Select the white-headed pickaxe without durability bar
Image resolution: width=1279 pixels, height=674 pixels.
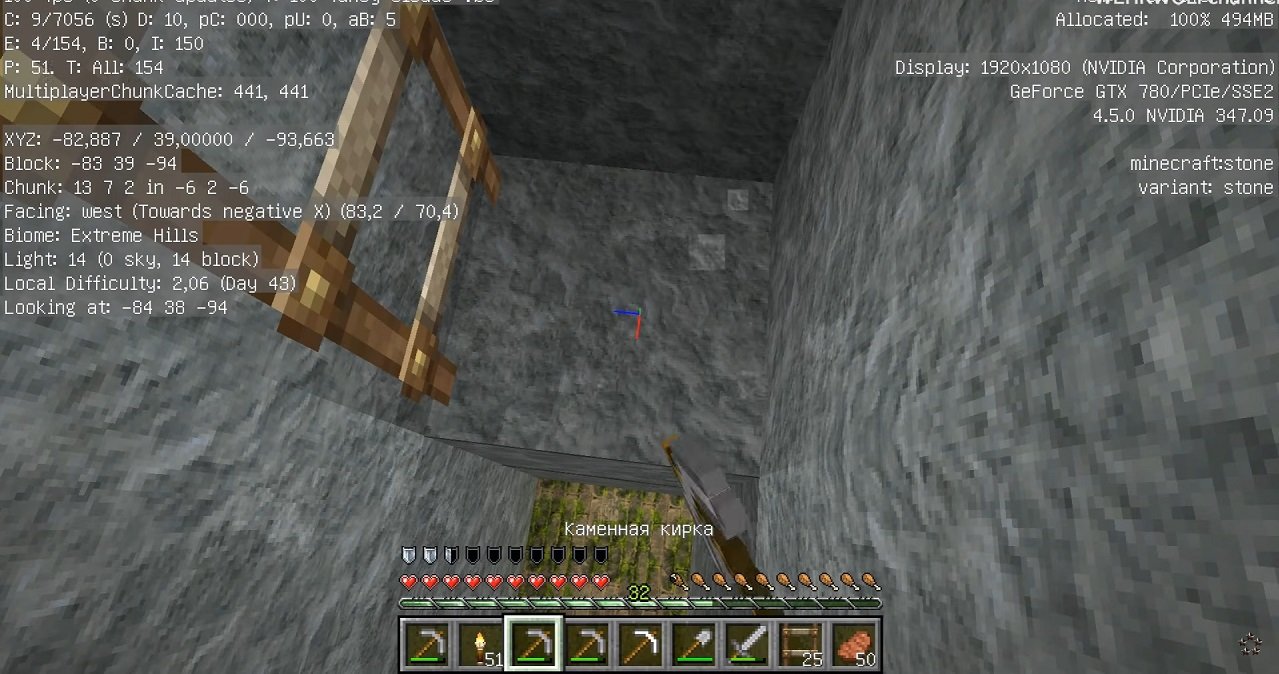tap(640, 644)
